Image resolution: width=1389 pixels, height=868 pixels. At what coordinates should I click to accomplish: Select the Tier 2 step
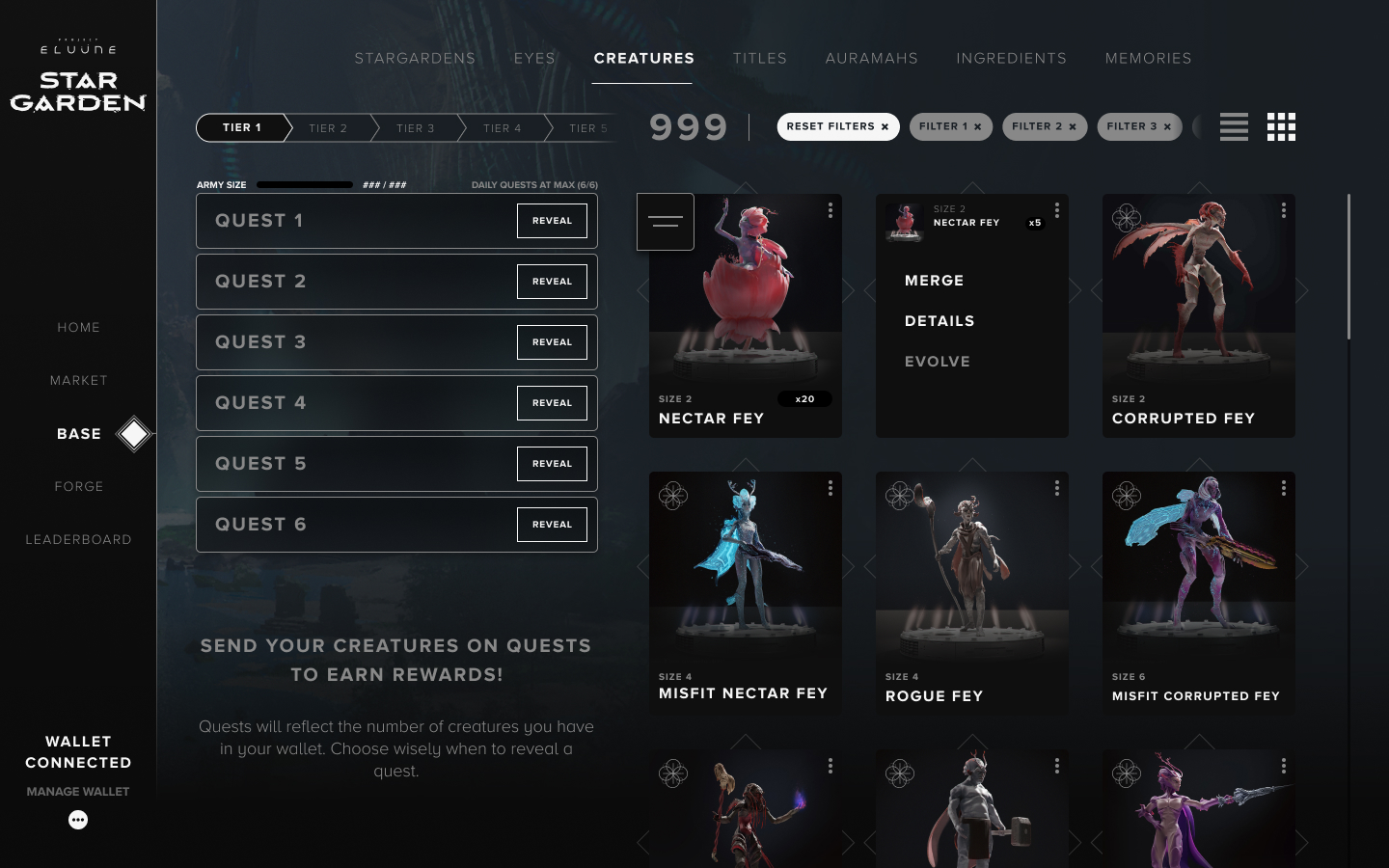(x=328, y=128)
